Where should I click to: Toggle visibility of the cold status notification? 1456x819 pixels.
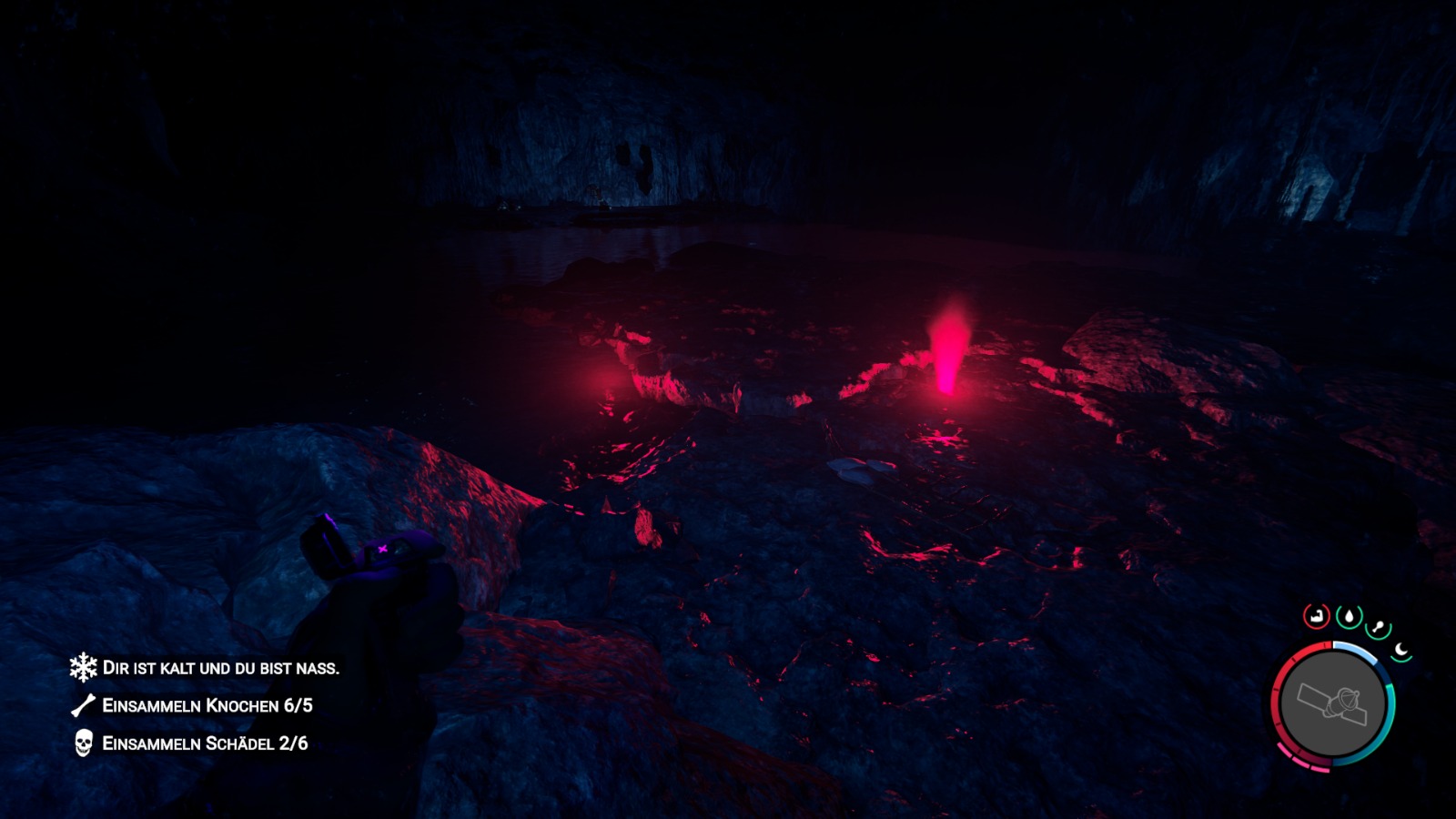223,667
